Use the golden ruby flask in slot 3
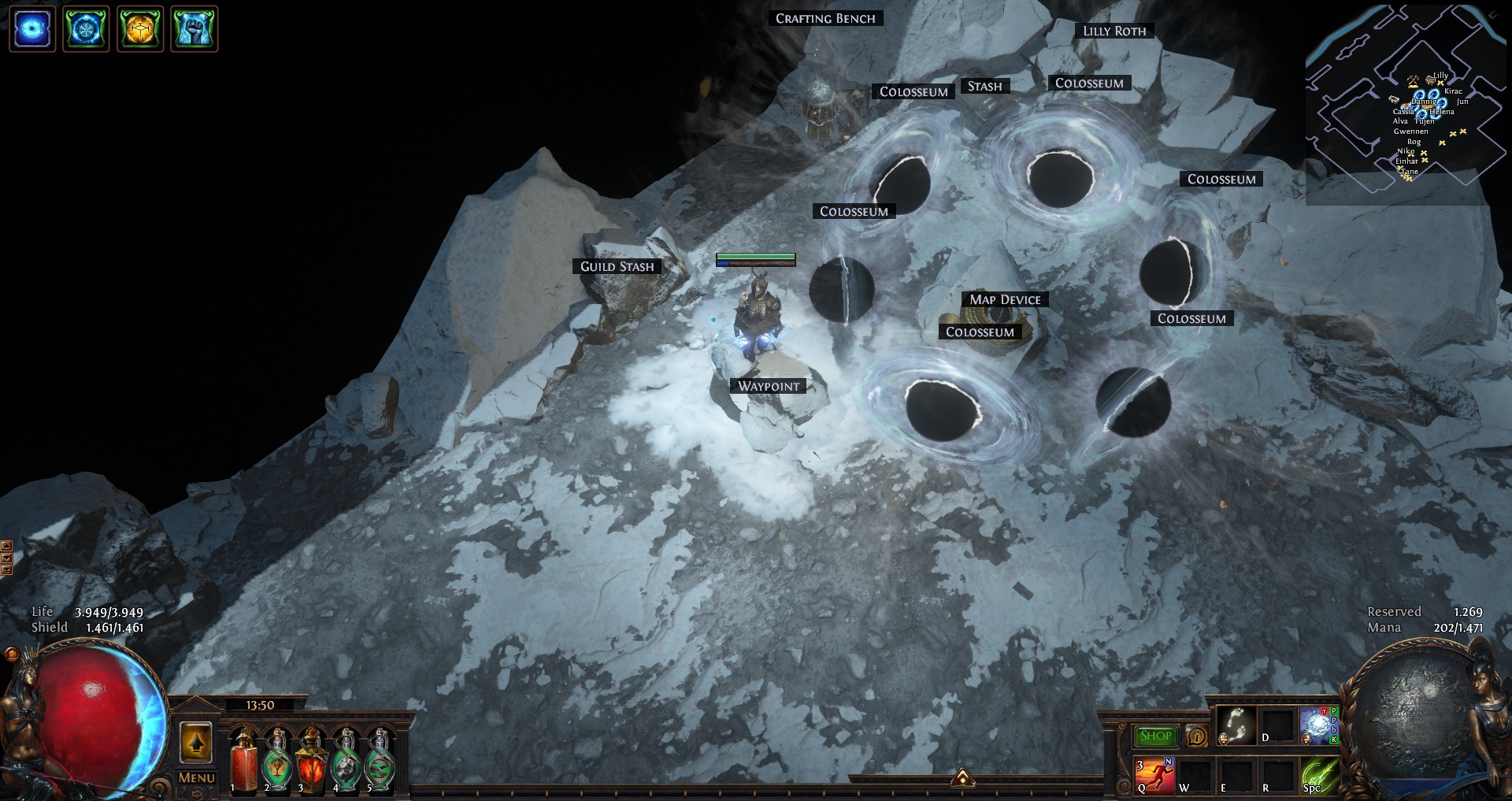The image size is (1512, 801). tap(311, 762)
